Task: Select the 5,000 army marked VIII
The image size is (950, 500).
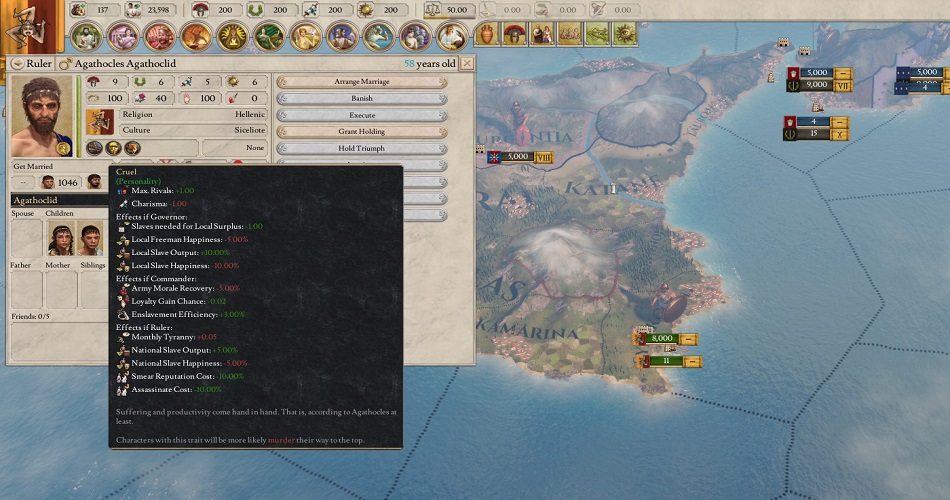Action: [517, 157]
